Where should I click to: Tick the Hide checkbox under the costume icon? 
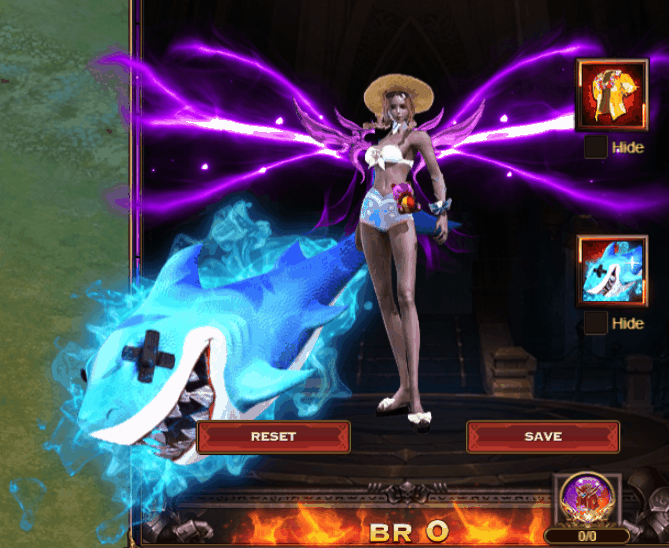595,148
